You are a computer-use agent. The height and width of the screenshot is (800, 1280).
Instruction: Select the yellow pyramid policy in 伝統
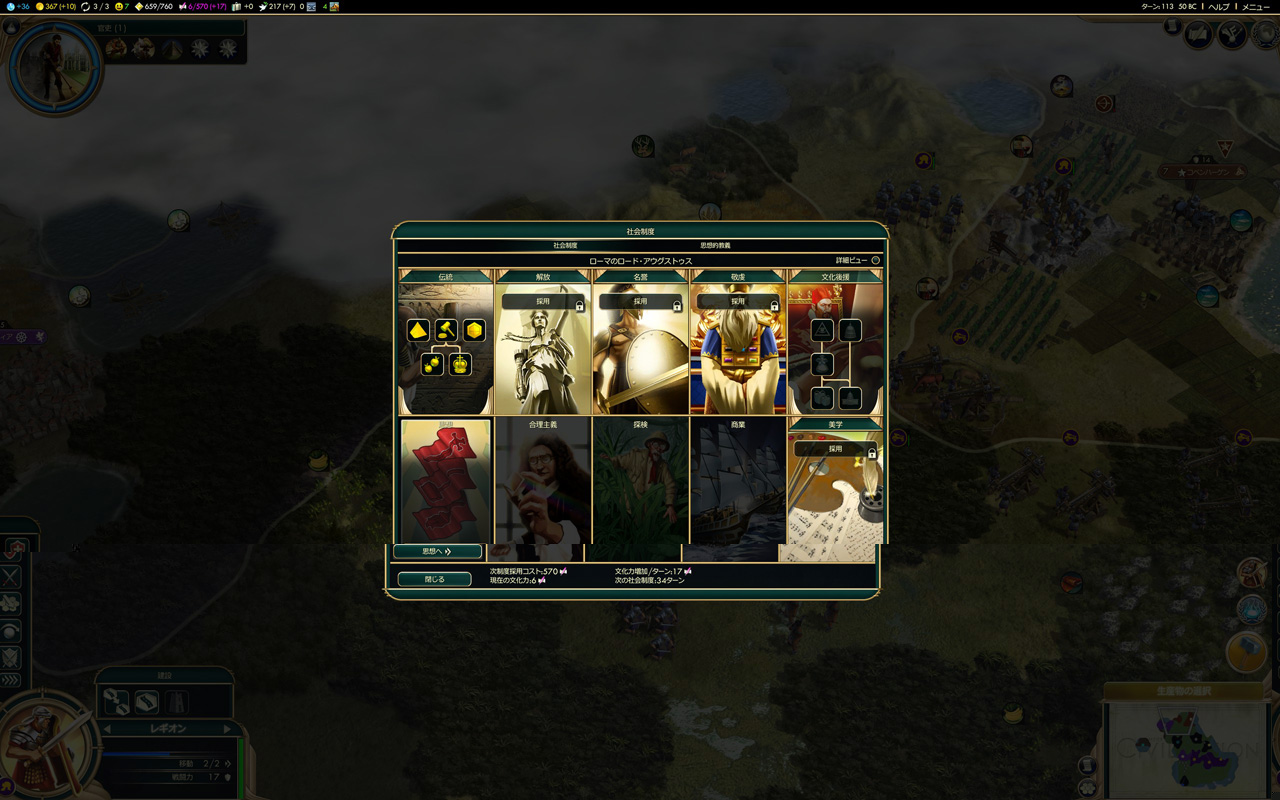tap(418, 330)
